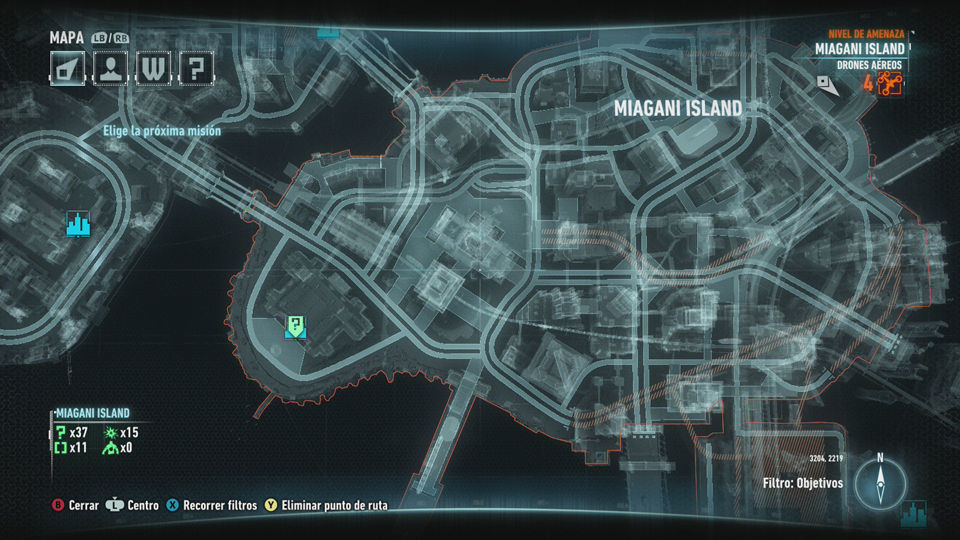Click the green burst legend entry x15
Screen dimensions: 960x540
pos(122,432)
